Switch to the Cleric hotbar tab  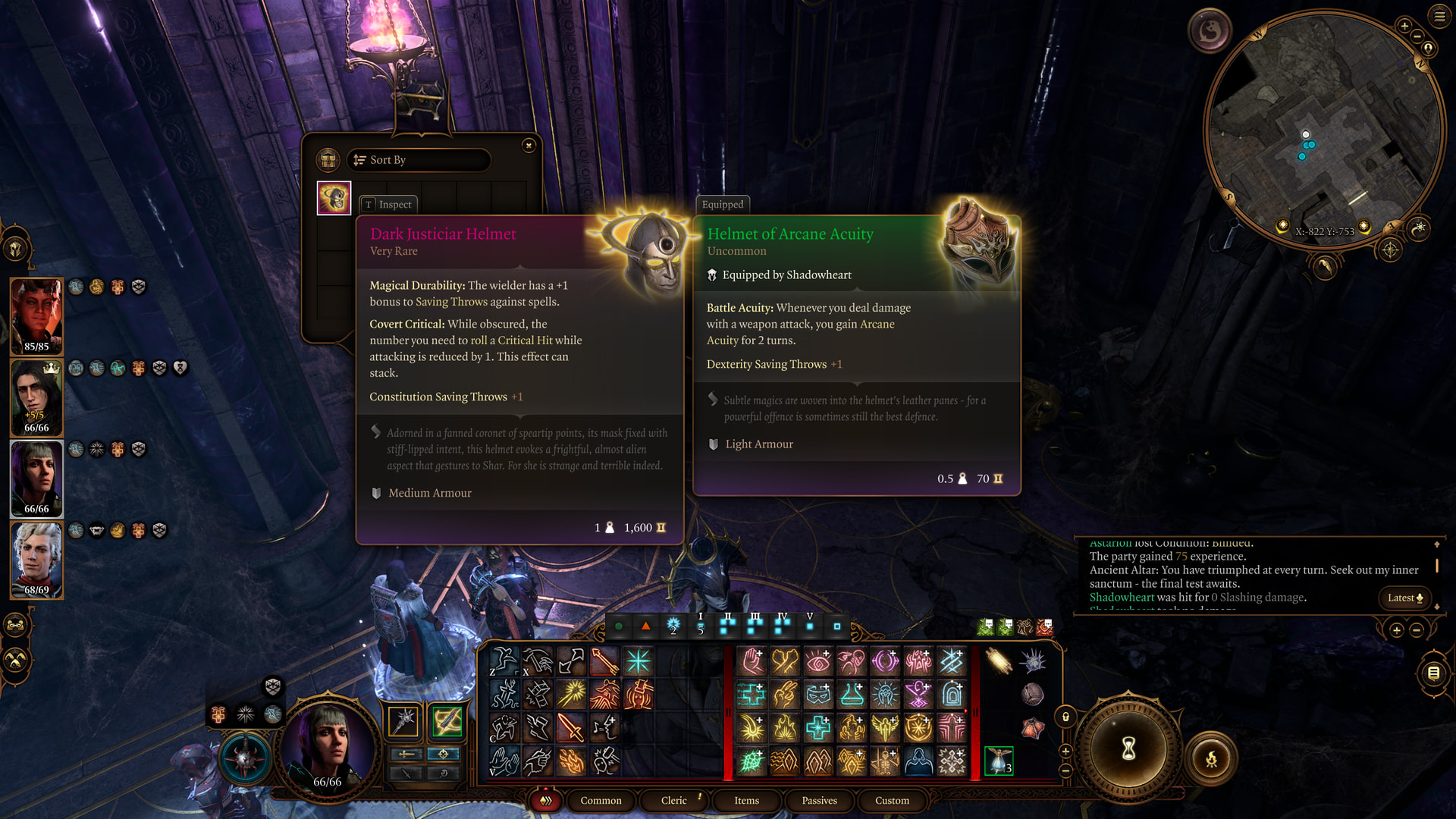(x=673, y=801)
